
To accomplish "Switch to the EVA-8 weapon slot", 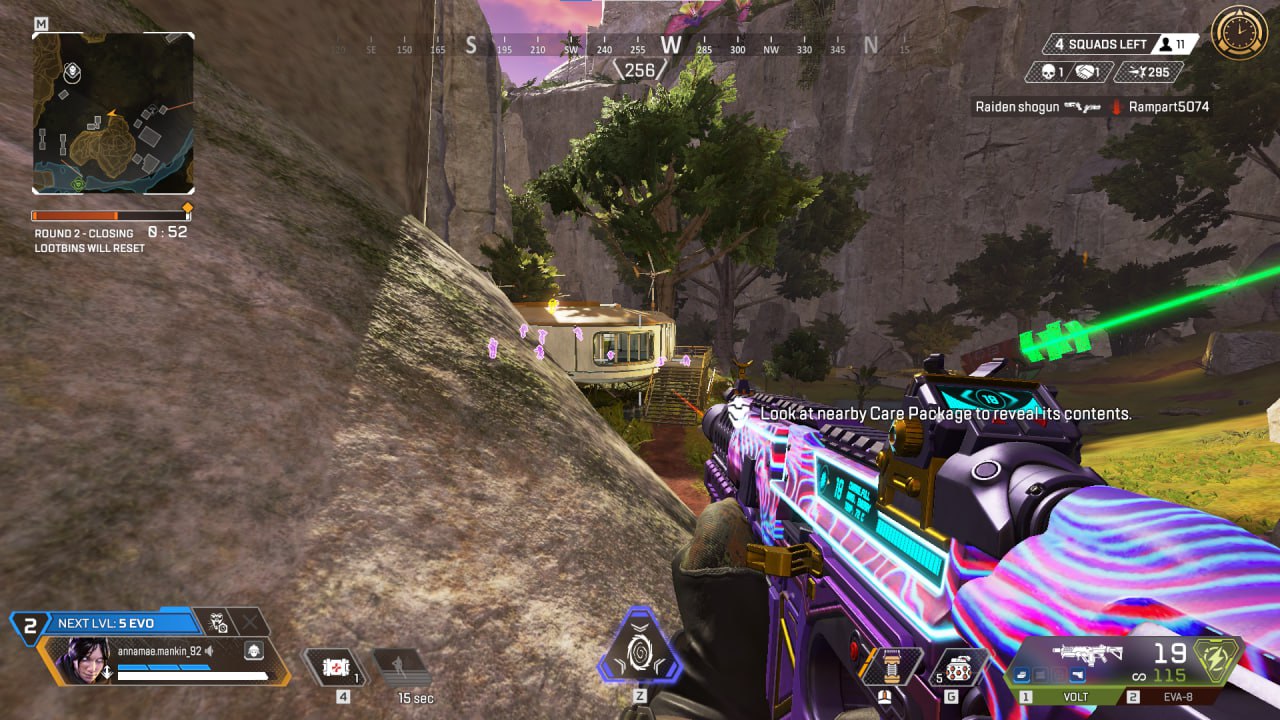I will tap(1182, 697).
